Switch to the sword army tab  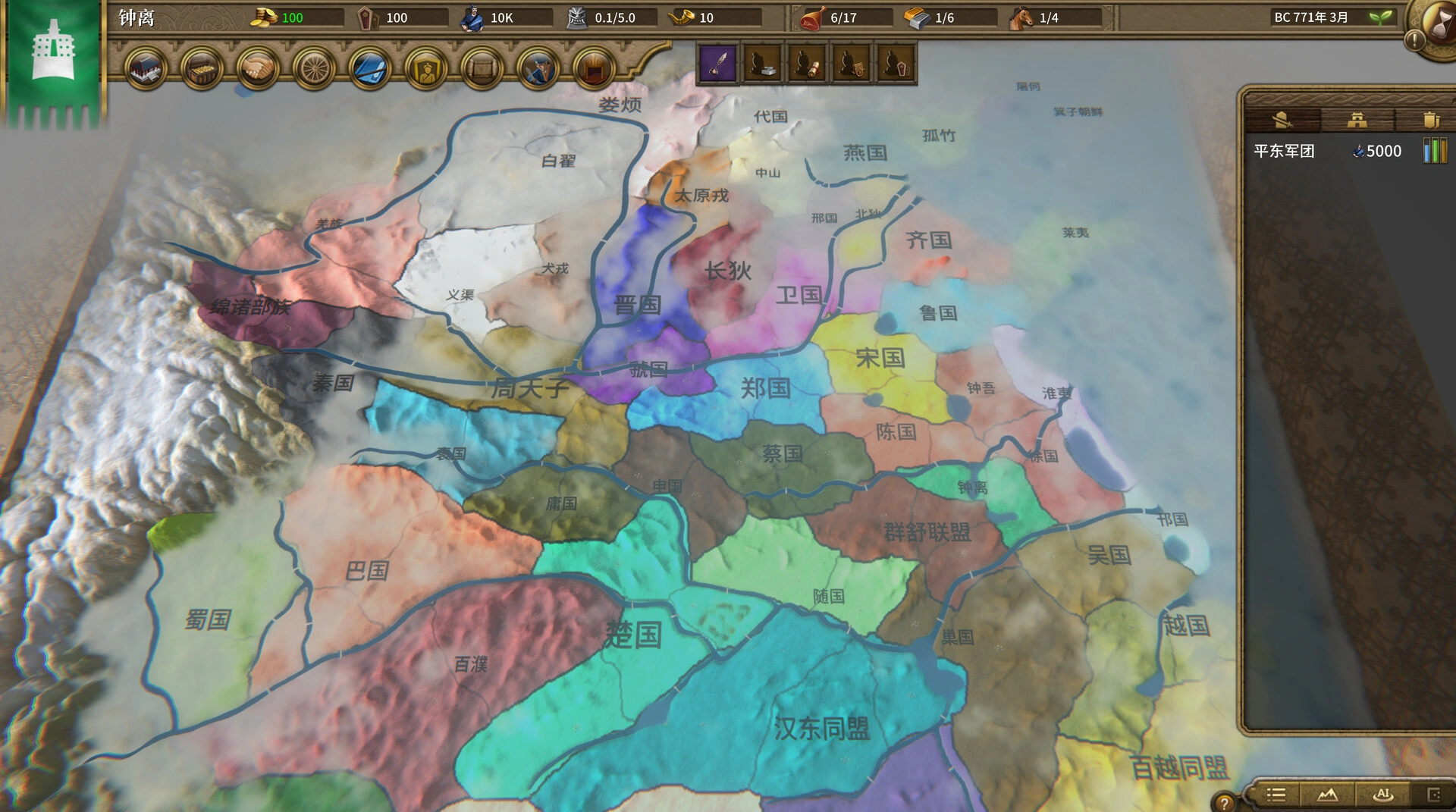pyautogui.click(x=1283, y=121)
